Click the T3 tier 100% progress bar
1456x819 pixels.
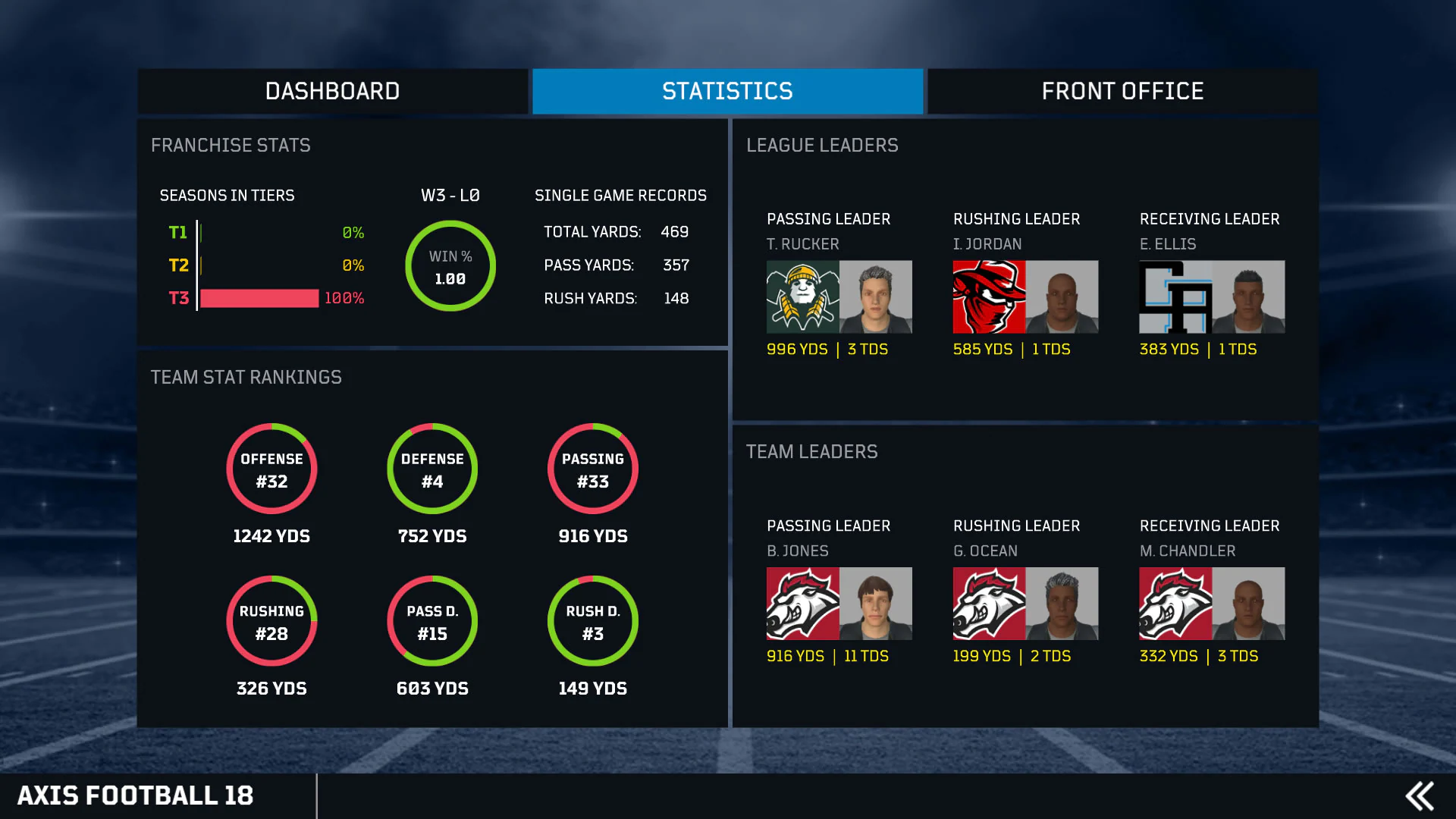click(x=259, y=298)
